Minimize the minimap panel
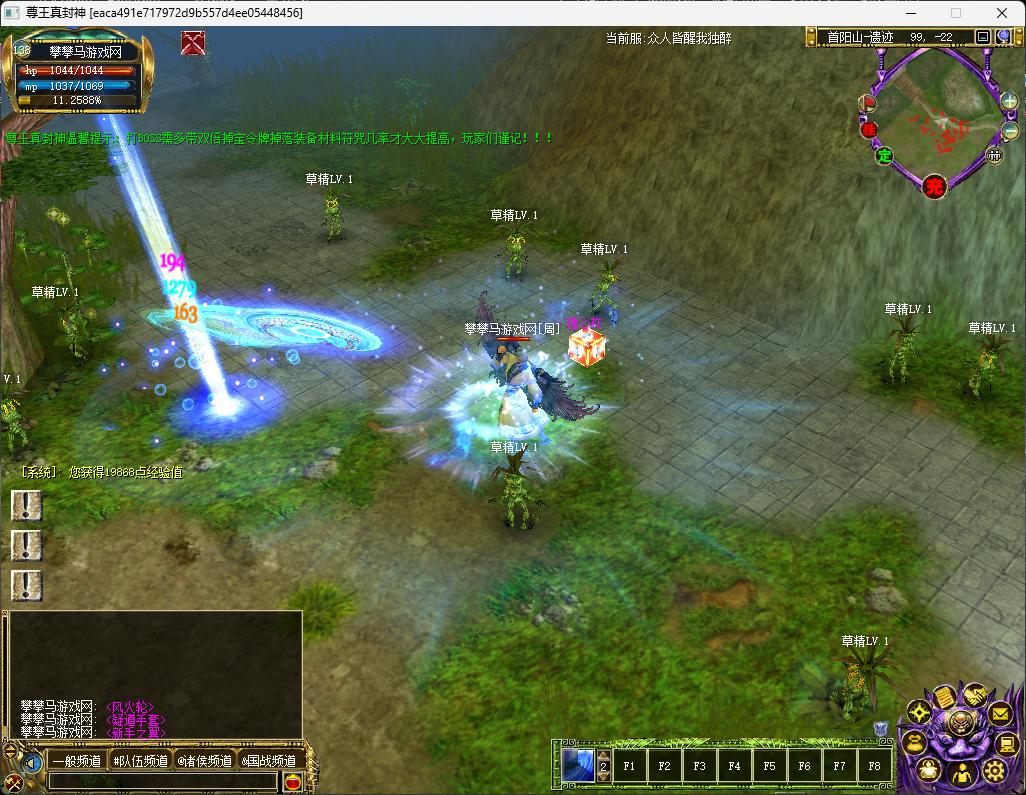This screenshot has height=795, width=1026. 983,37
